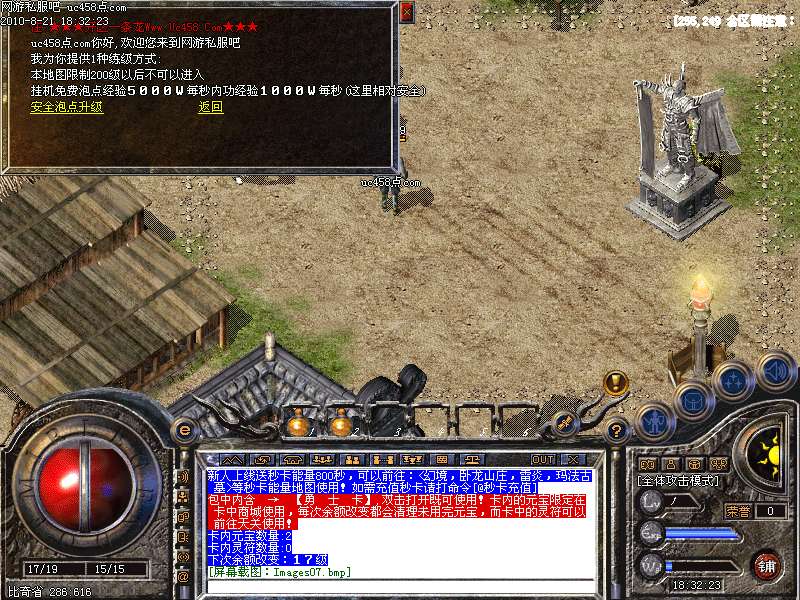The width and height of the screenshot is (800, 600).
Task: Click the yellow exclamation mark notice icon
Action: [616, 382]
